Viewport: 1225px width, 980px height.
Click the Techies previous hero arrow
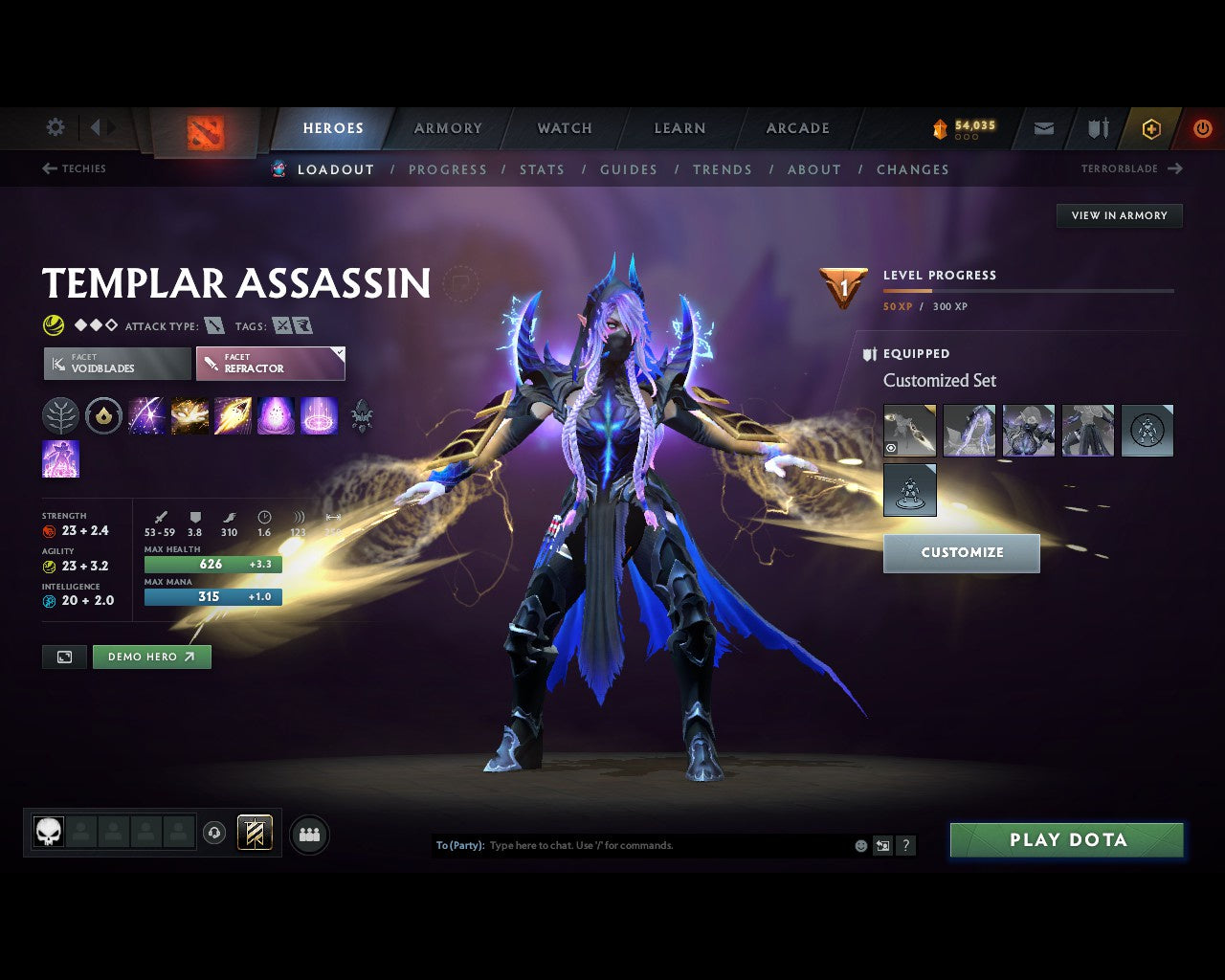[49, 168]
